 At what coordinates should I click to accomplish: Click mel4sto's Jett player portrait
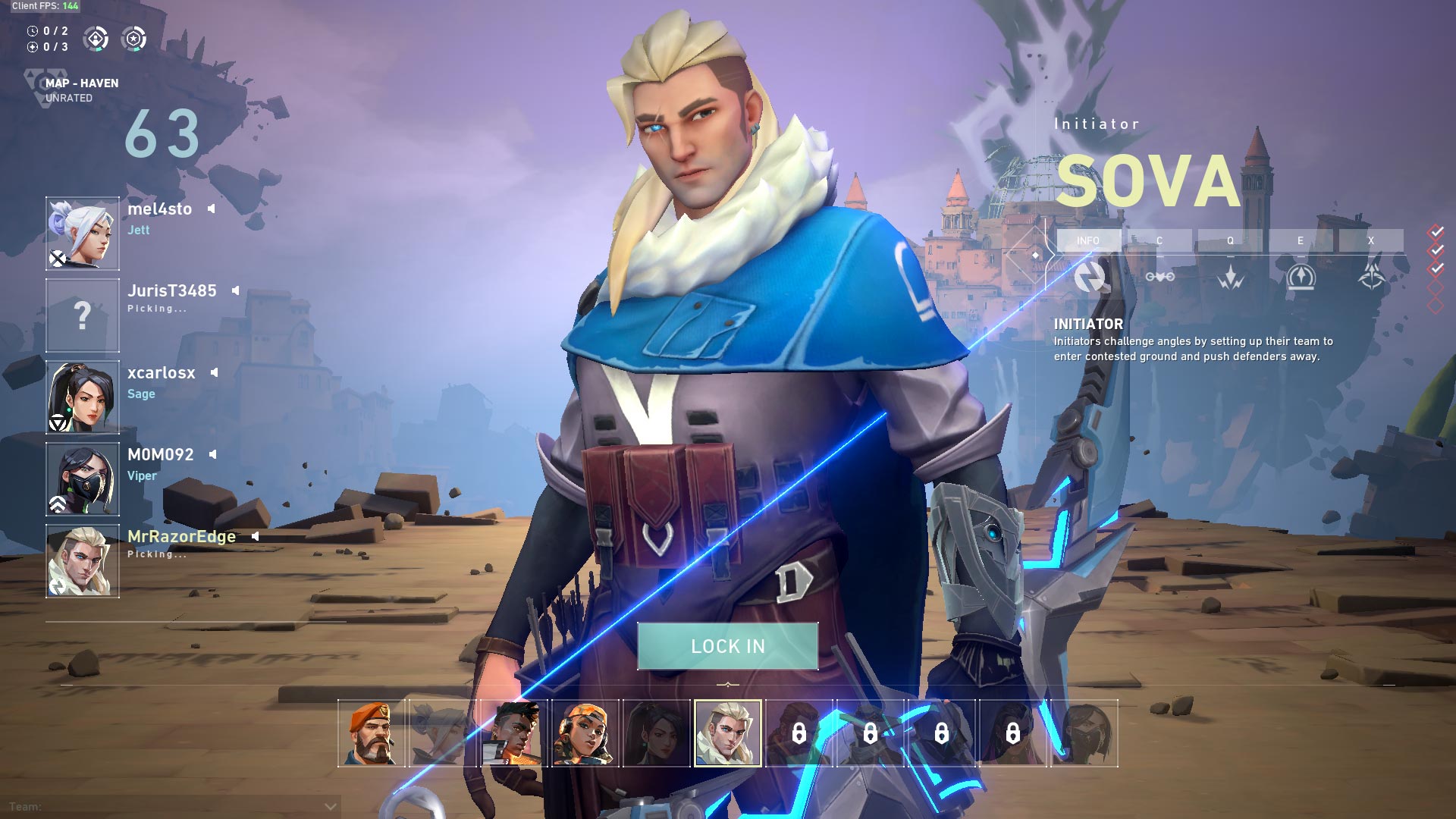pyautogui.click(x=83, y=233)
